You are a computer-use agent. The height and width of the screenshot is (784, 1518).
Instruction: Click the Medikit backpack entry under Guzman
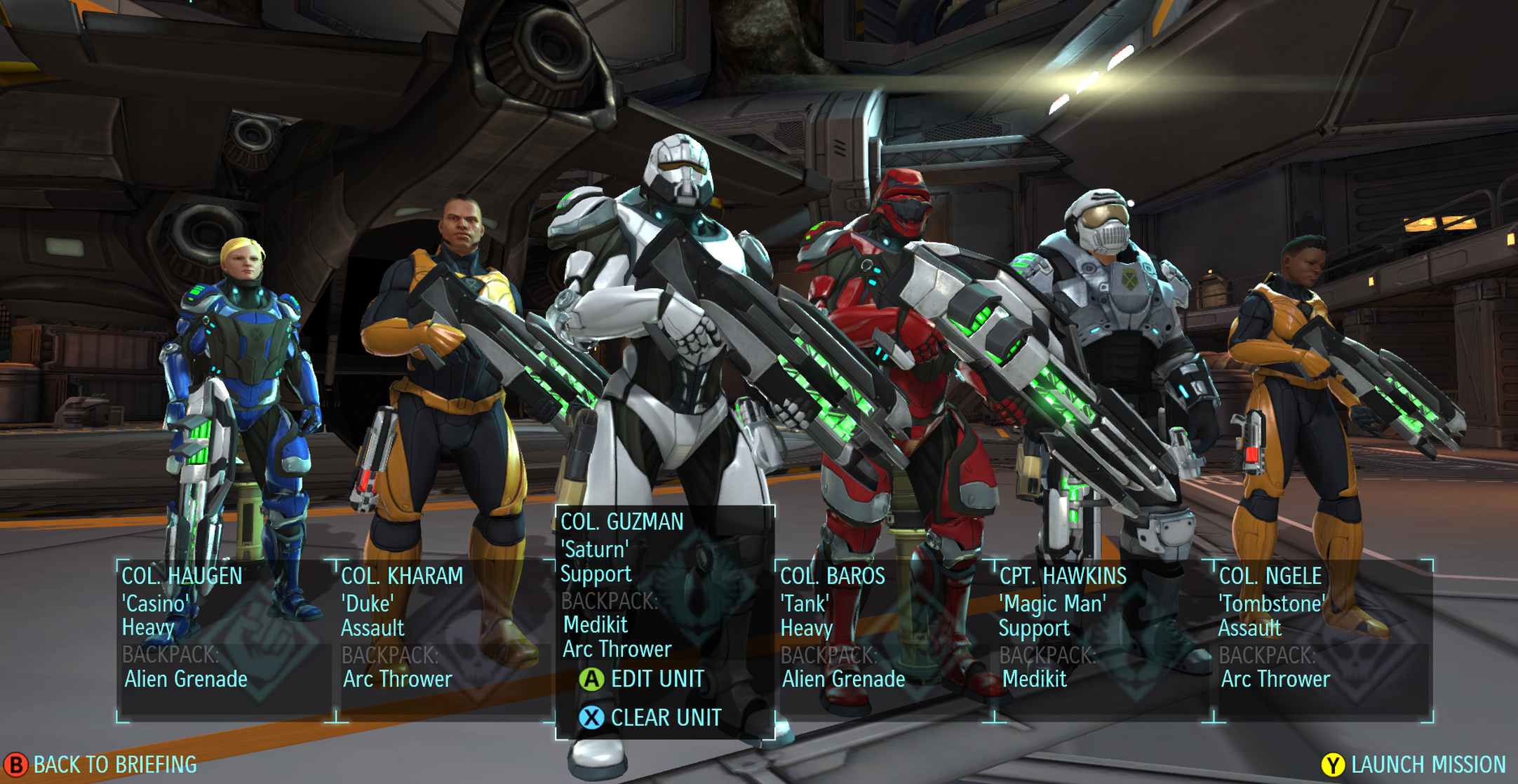tap(594, 624)
